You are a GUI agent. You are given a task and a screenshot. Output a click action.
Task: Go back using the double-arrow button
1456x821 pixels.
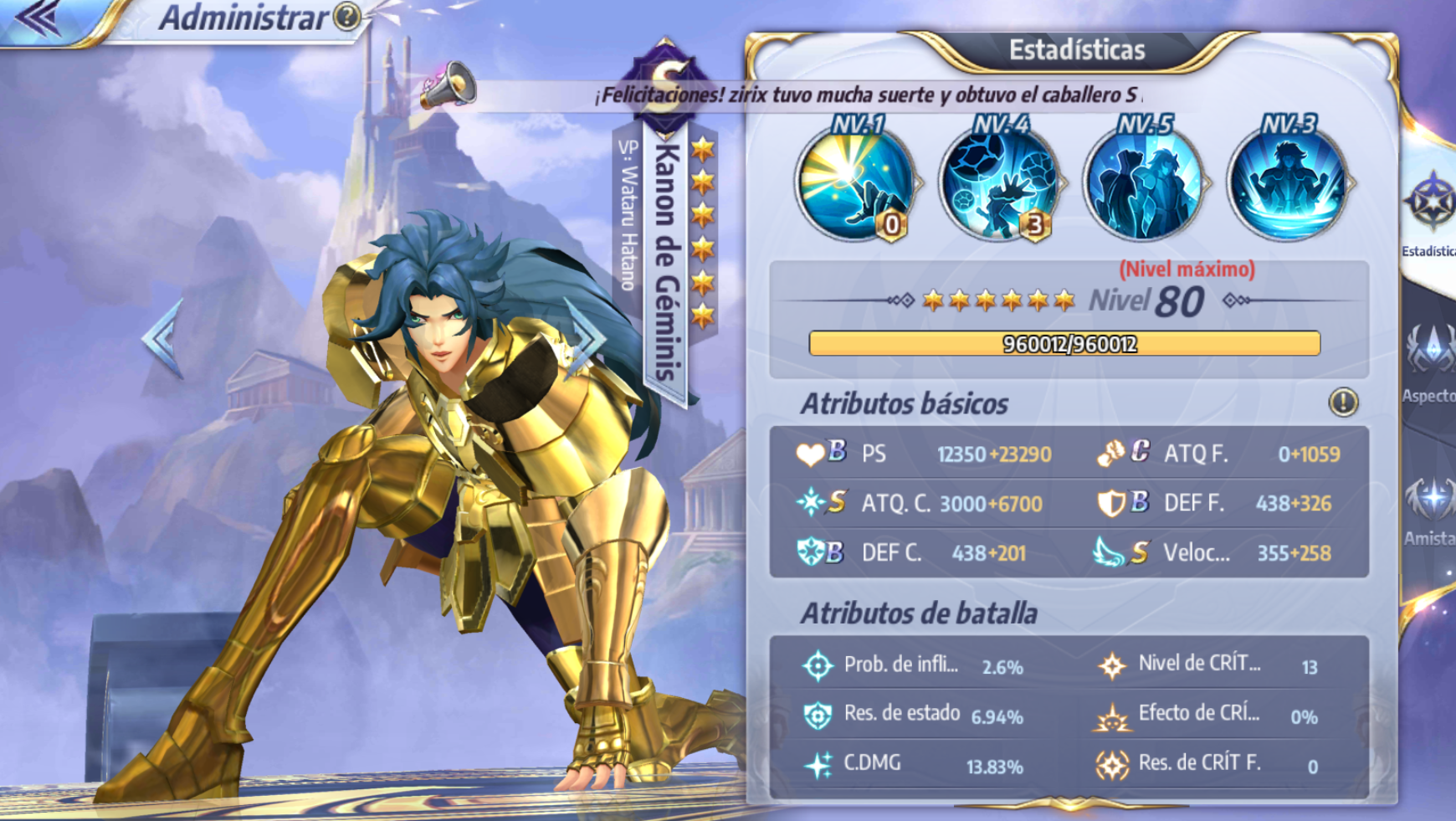[39, 18]
